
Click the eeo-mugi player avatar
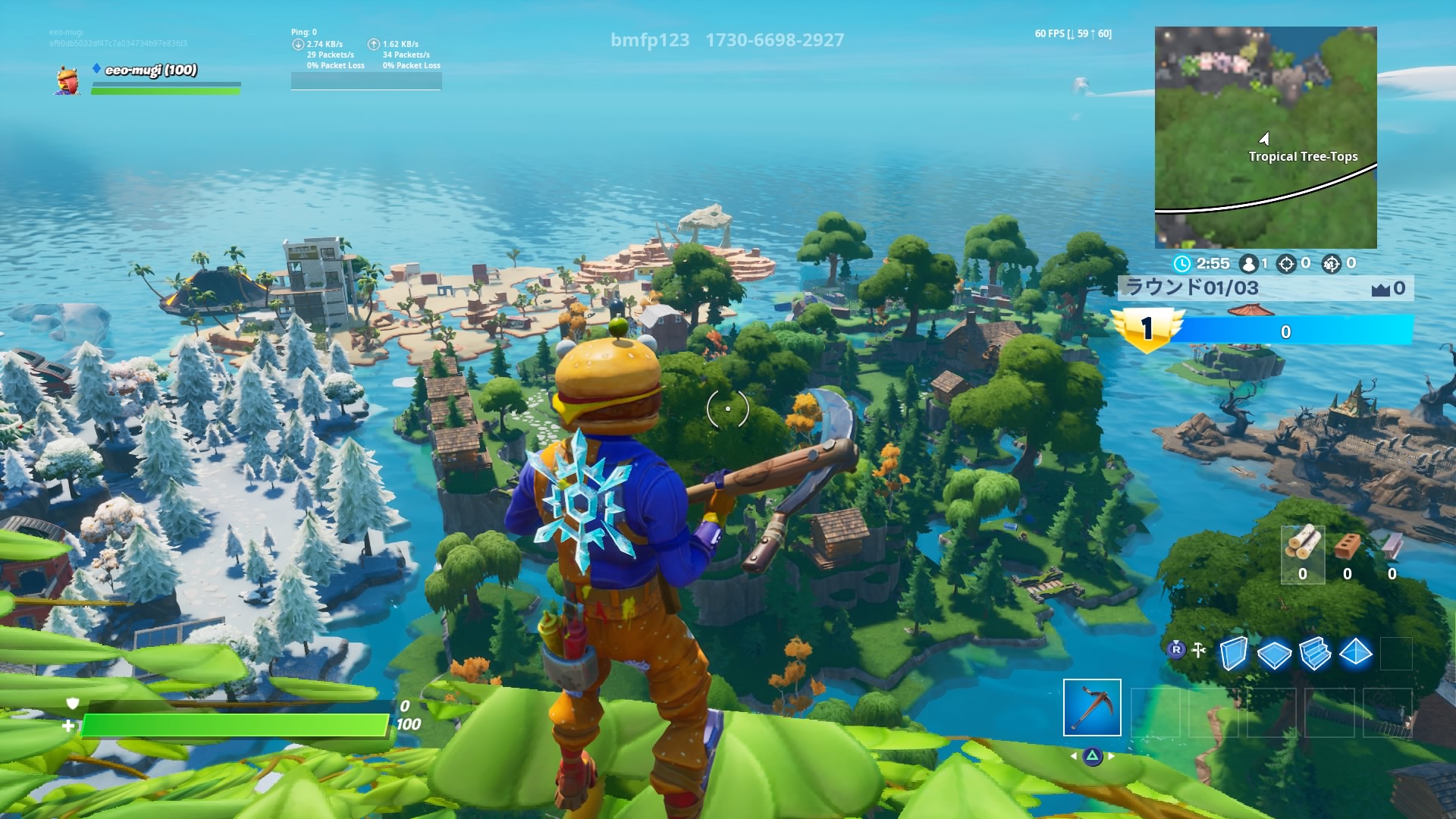click(x=67, y=80)
